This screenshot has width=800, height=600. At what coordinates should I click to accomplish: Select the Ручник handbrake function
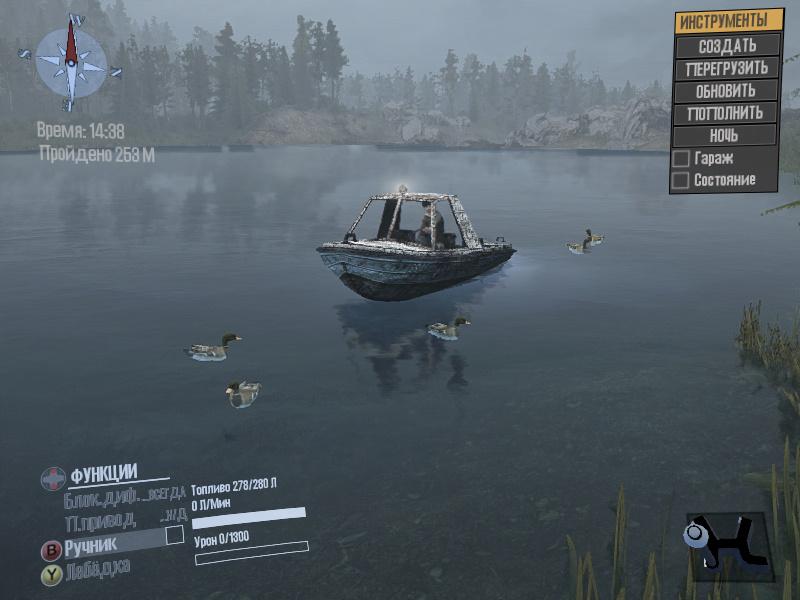click(91, 545)
